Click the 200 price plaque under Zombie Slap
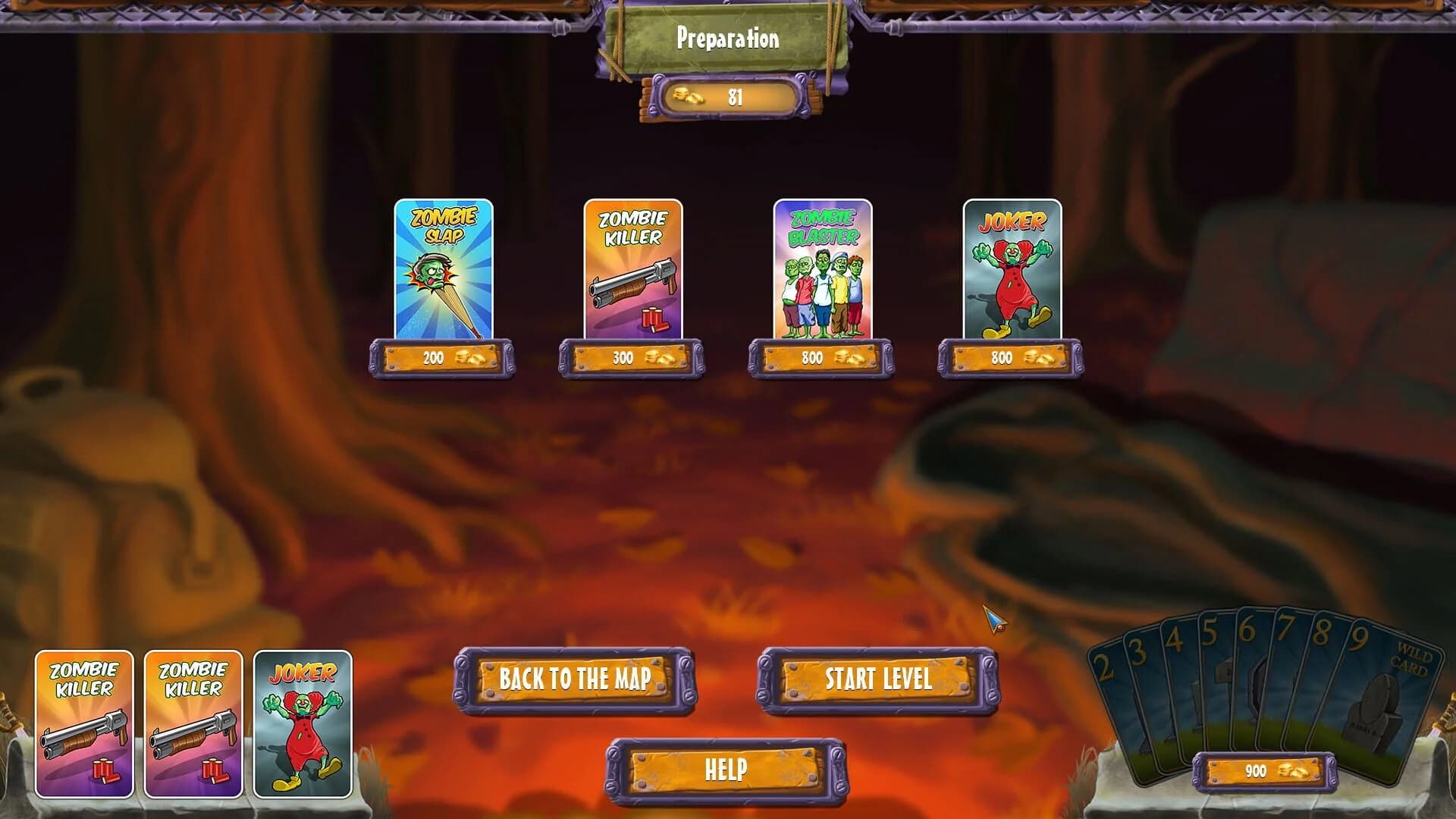Screen dimensions: 1456x819 [x=440, y=359]
